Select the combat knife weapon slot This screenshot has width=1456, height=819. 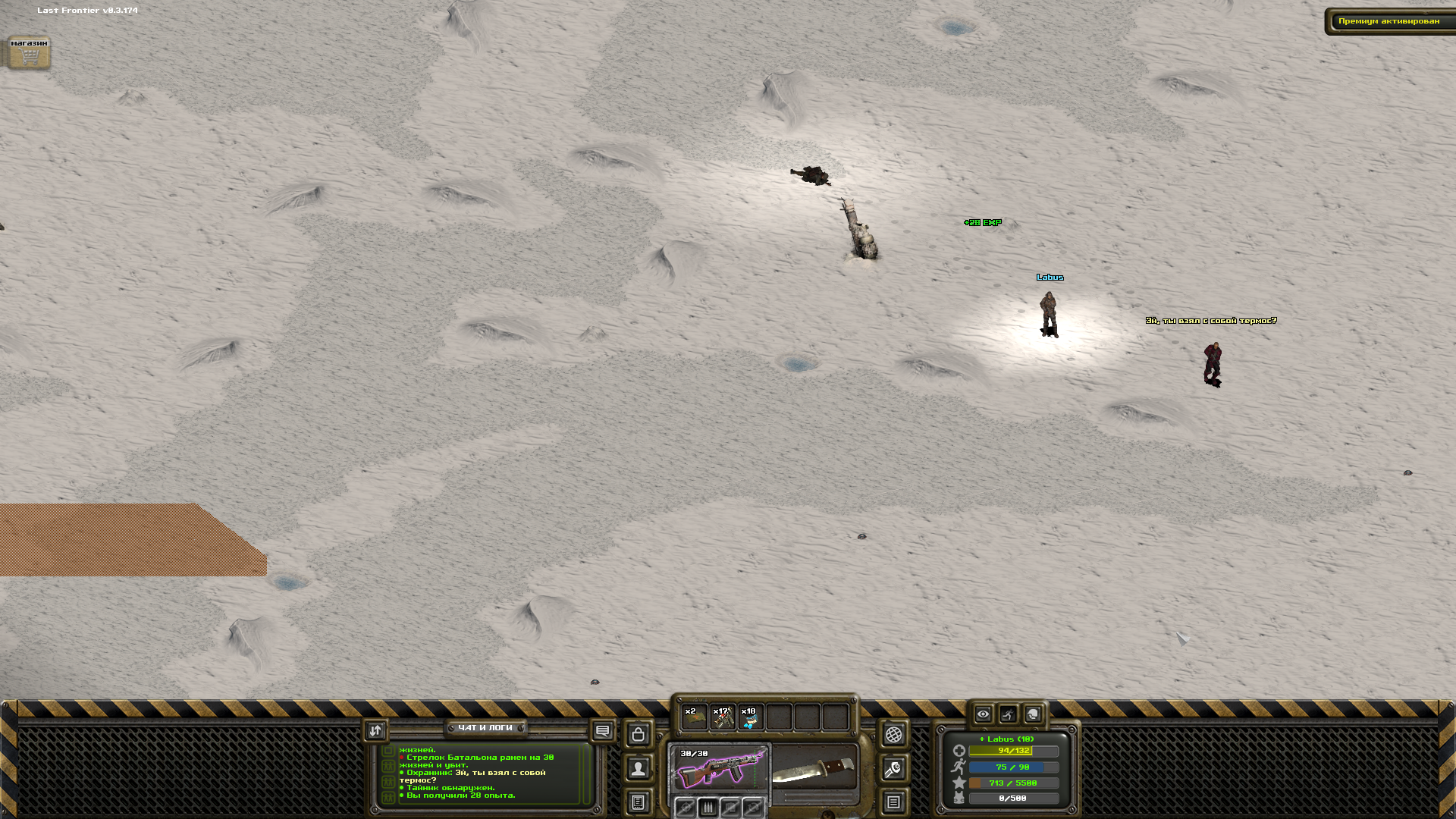[814, 769]
